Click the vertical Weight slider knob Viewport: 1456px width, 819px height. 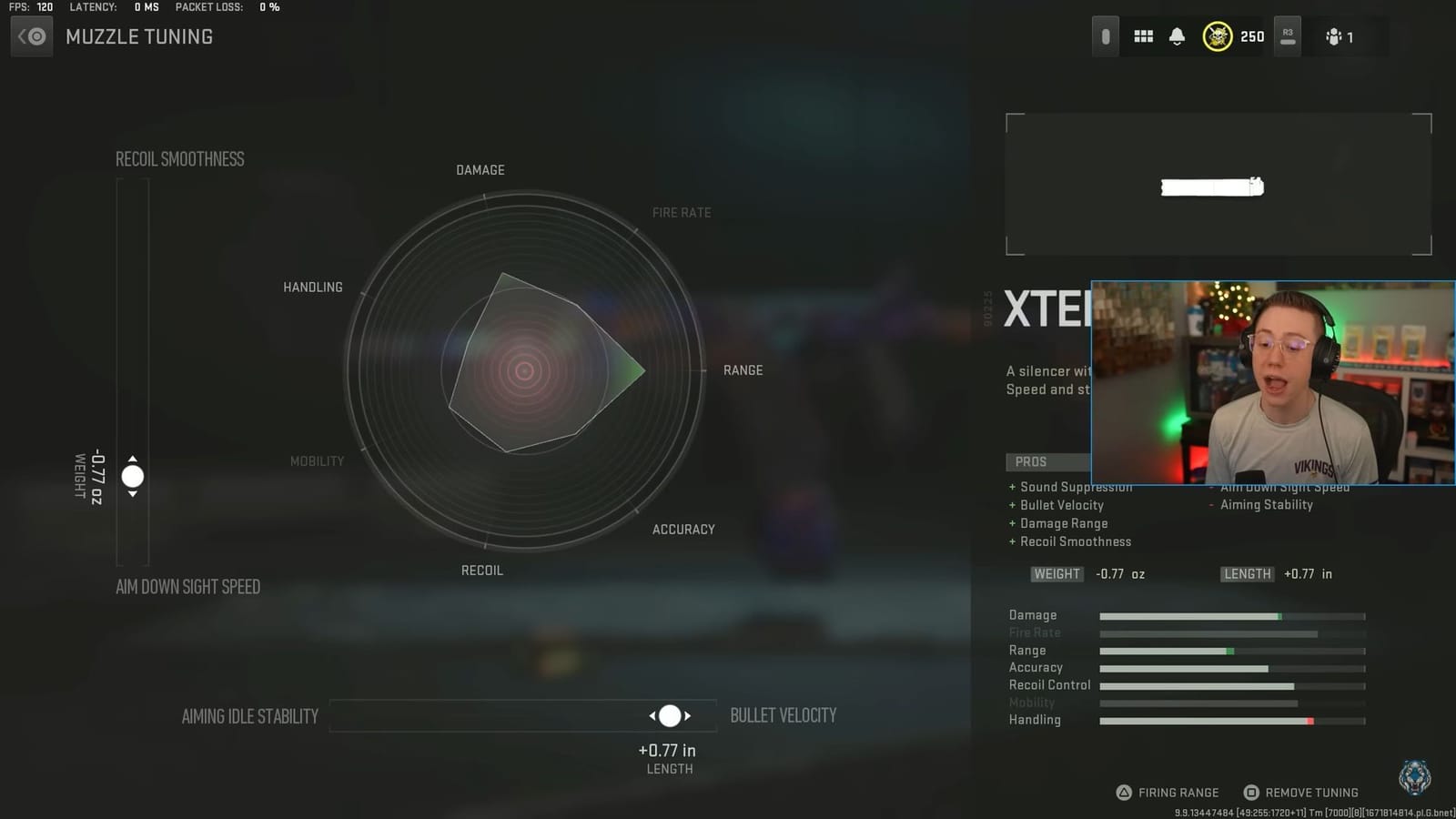click(132, 476)
